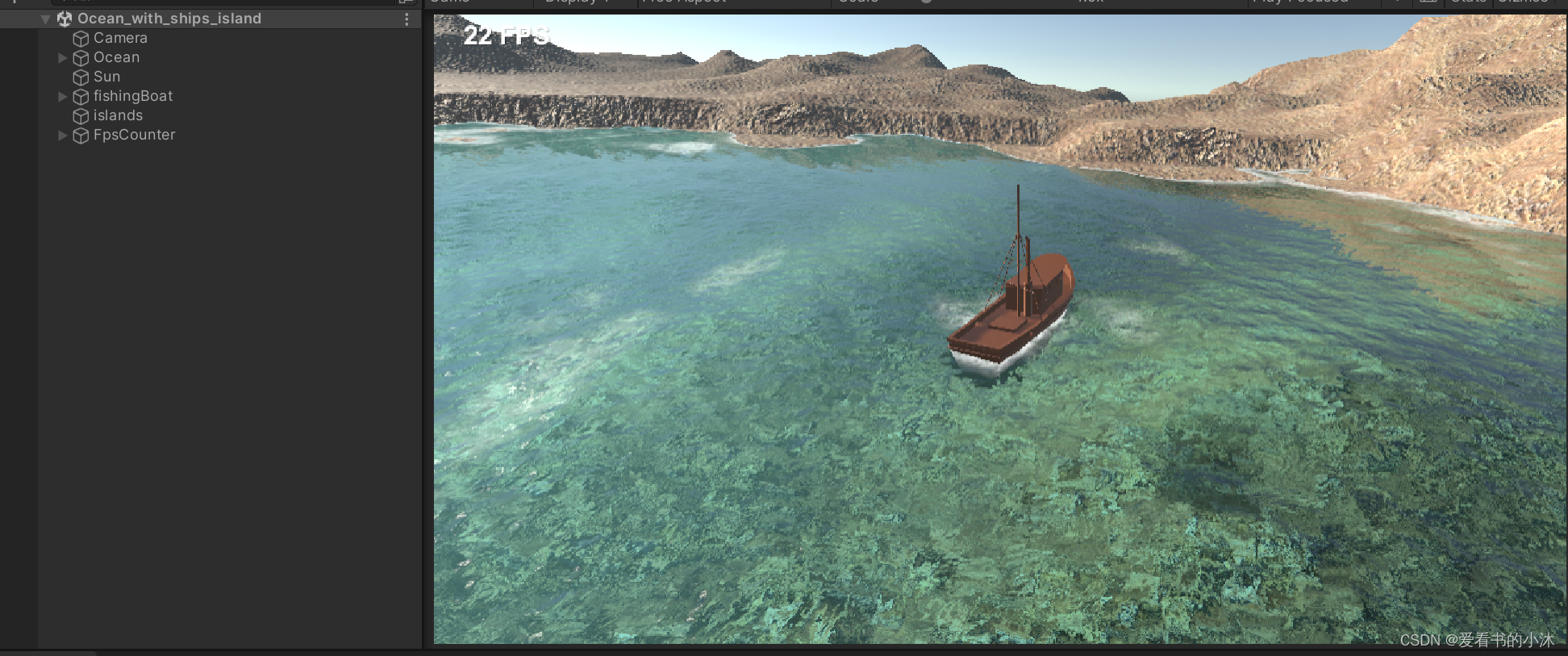The height and width of the screenshot is (656, 1568).
Task: Expand the fishingBoat hierarchy arrow
Action: [x=63, y=96]
